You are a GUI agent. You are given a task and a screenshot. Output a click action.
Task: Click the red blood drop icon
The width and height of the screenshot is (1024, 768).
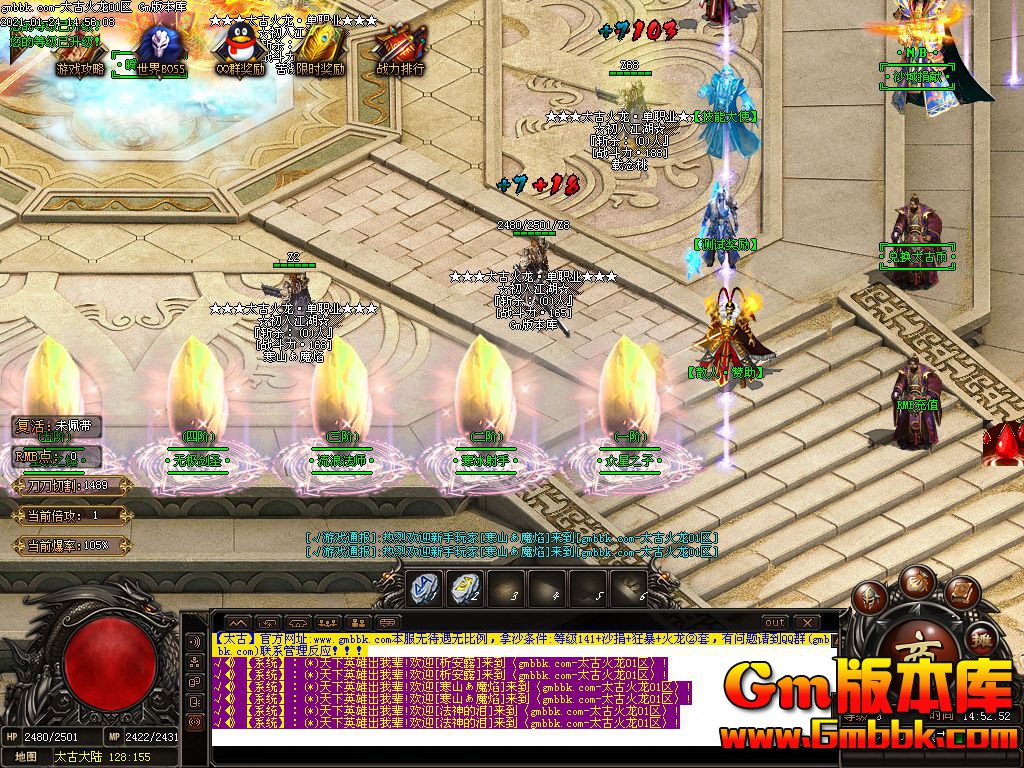(x=1001, y=444)
